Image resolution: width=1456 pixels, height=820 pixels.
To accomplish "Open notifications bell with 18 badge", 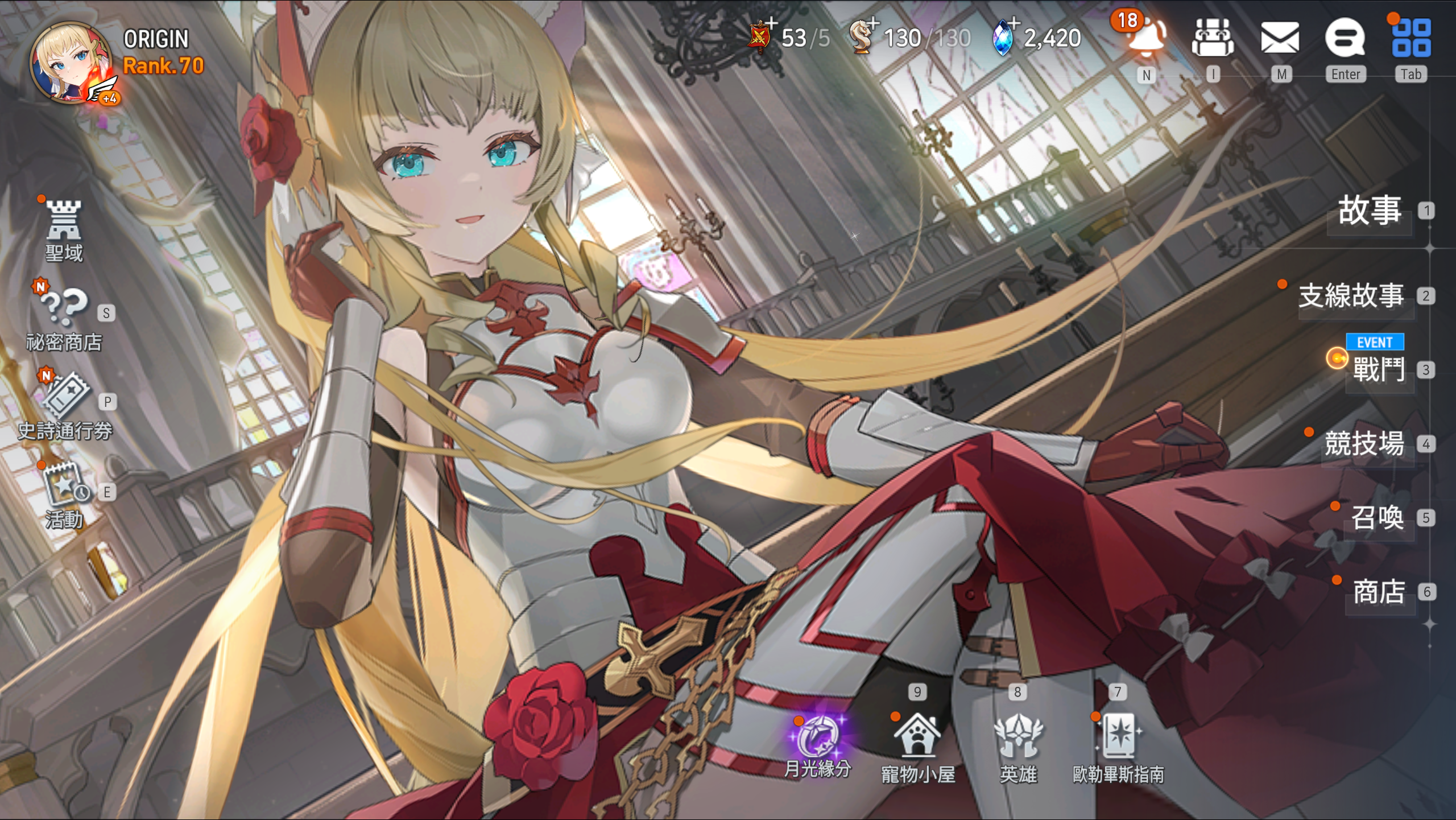I will tap(1146, 39).
